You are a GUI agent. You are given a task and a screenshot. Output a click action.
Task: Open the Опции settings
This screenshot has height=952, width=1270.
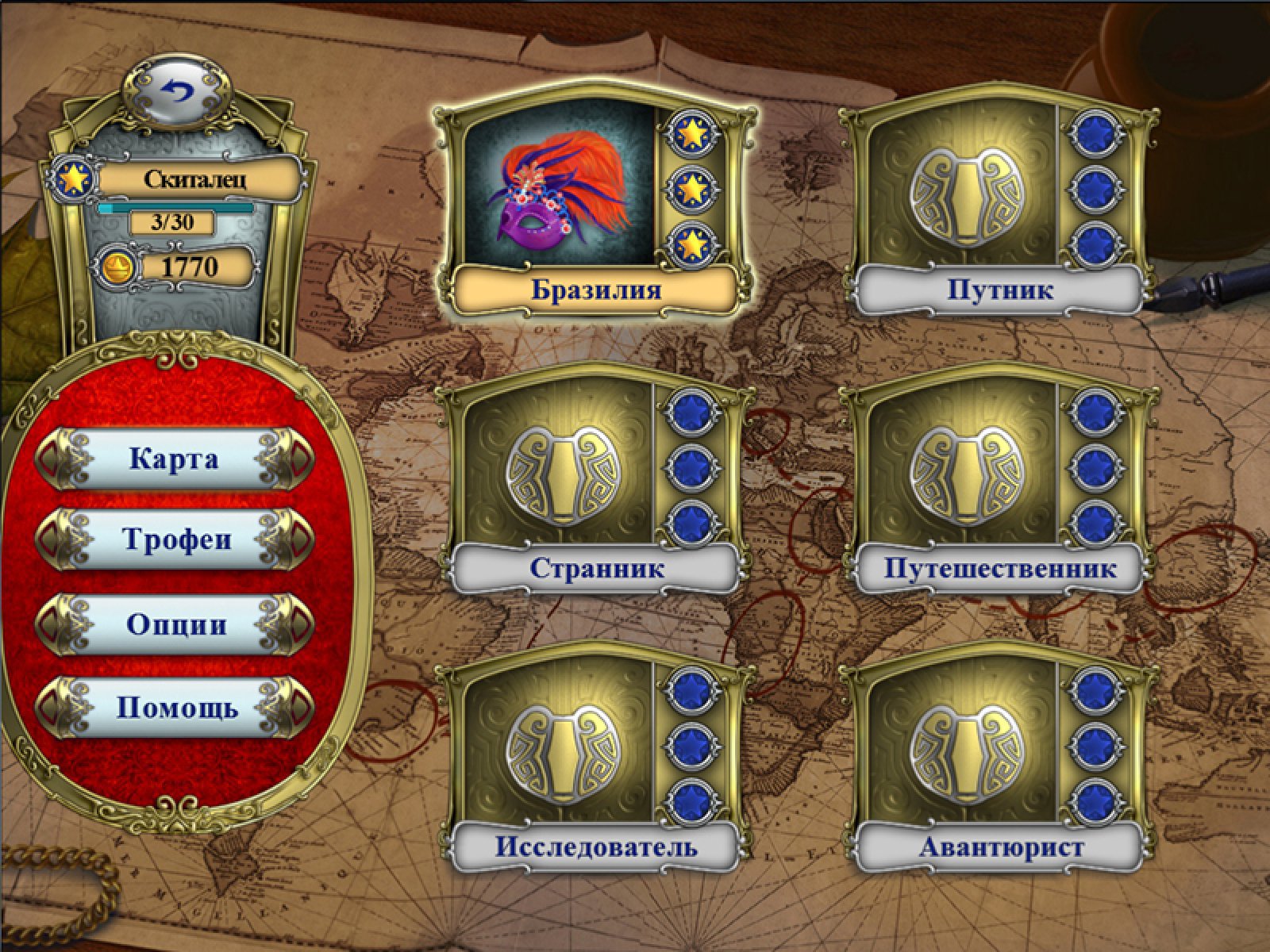pyautogui.click(x=175, y=624)
